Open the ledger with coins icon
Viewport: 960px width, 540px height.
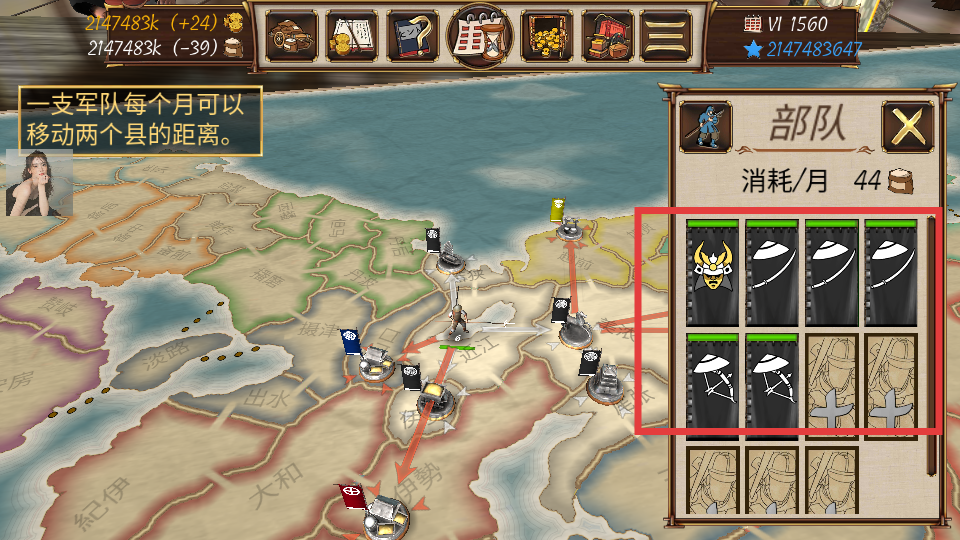(x=353, y=37)
